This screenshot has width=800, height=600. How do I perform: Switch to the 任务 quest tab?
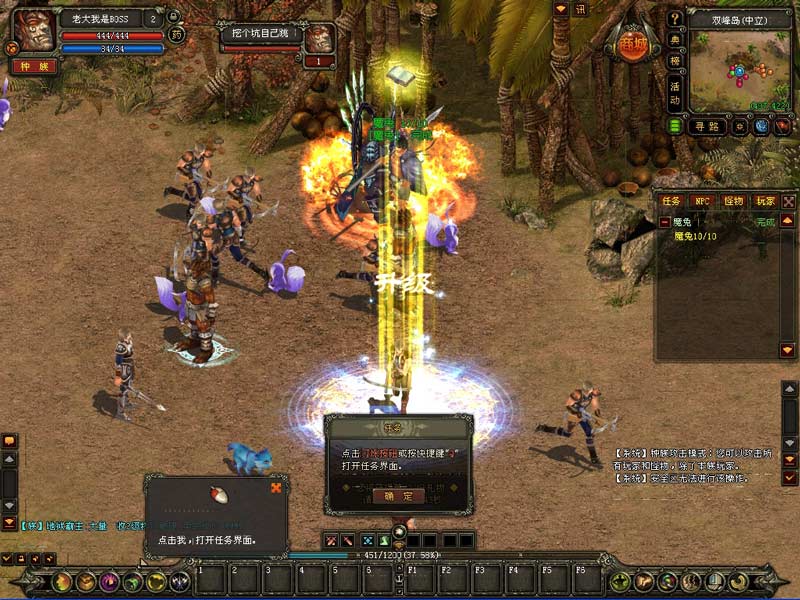671,201
